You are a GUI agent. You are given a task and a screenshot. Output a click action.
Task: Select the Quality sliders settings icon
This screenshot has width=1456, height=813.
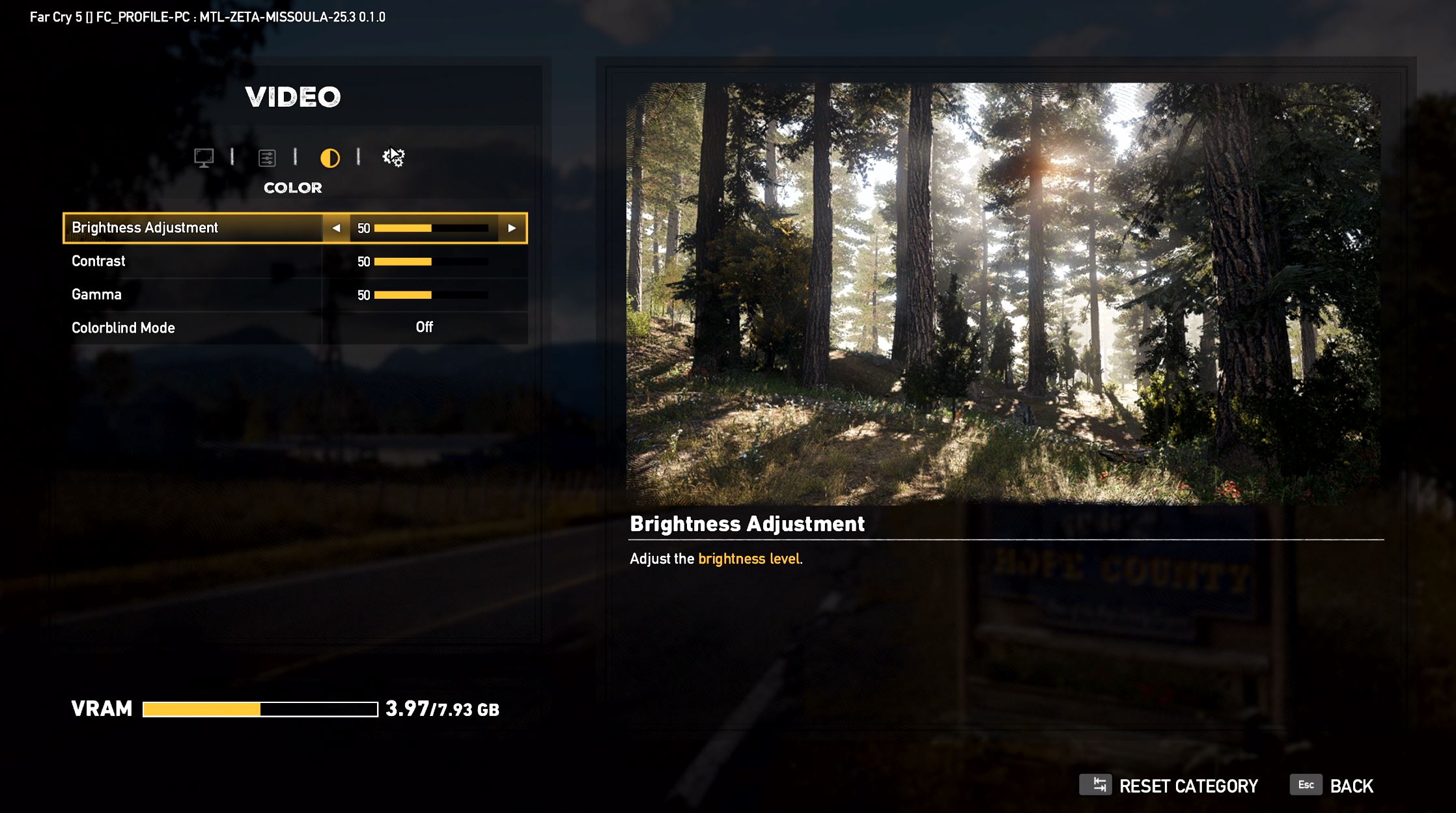(268, 157)
